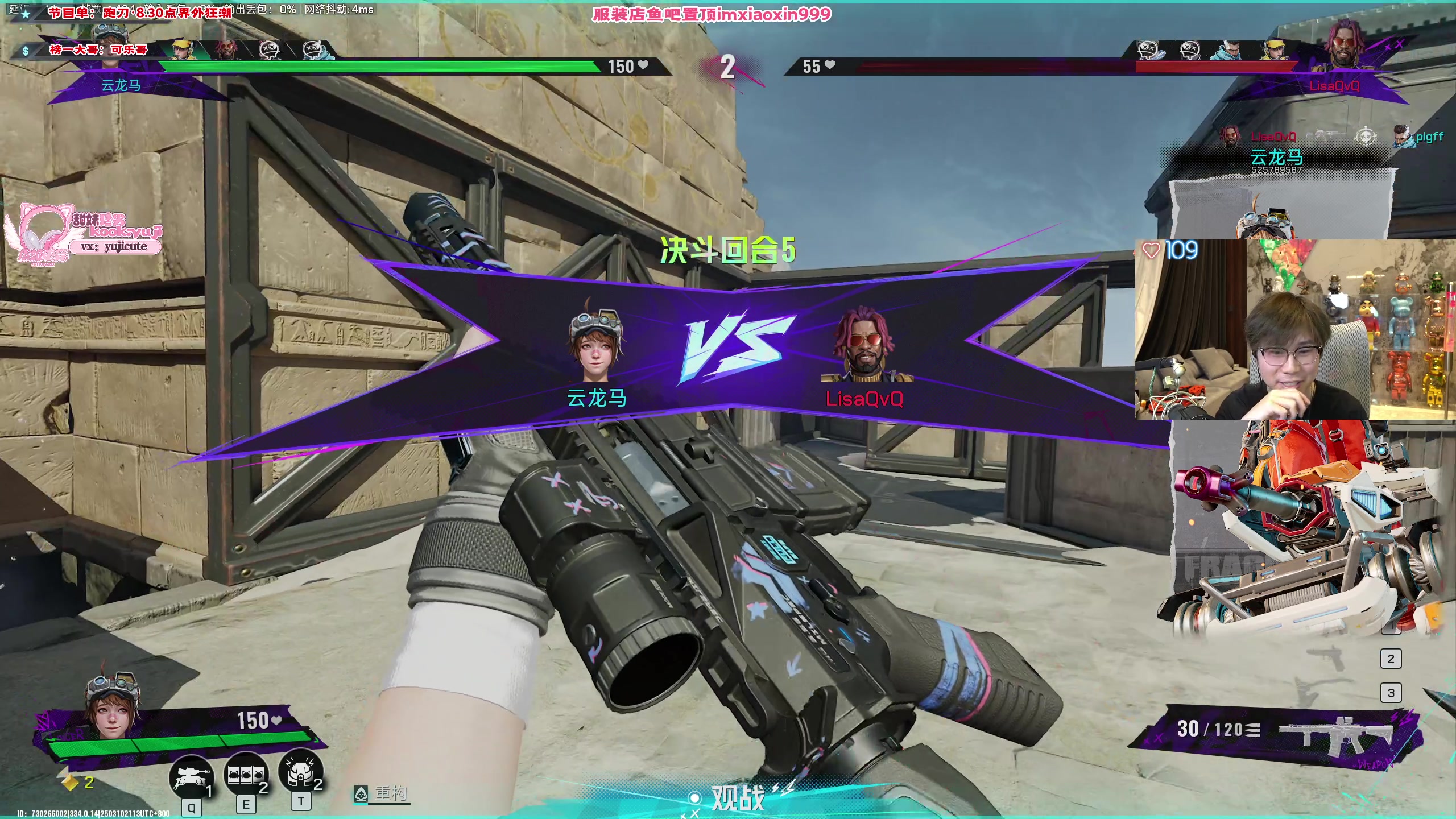Image resolution: width=1456 pixels, height=819 pixels.
Task: Pick the yellow-cap teammate portrait in top-left roster
Action: [182, 49]
